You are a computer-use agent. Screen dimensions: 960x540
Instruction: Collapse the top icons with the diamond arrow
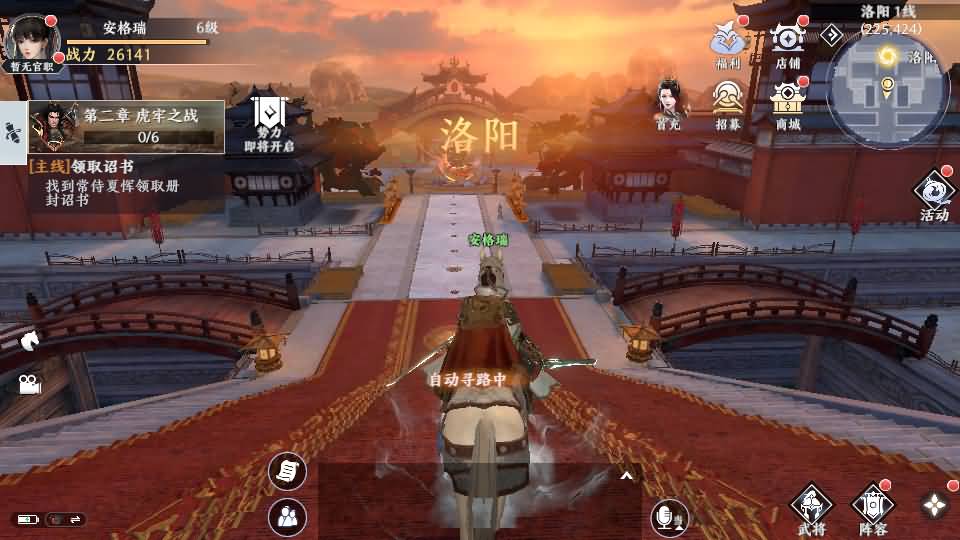tap(832, 35)
